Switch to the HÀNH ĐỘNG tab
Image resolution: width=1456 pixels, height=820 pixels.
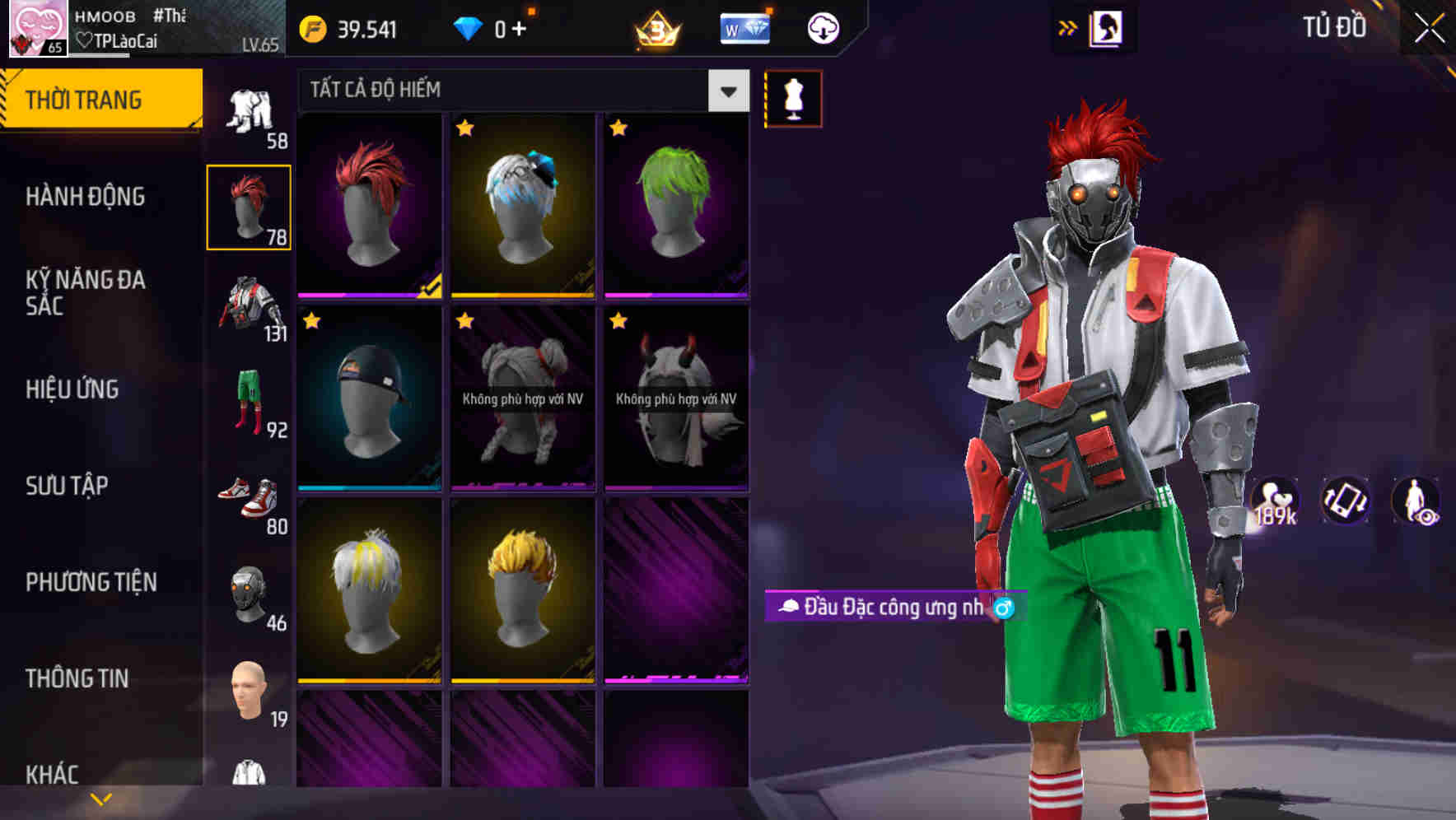pos(86,197)
